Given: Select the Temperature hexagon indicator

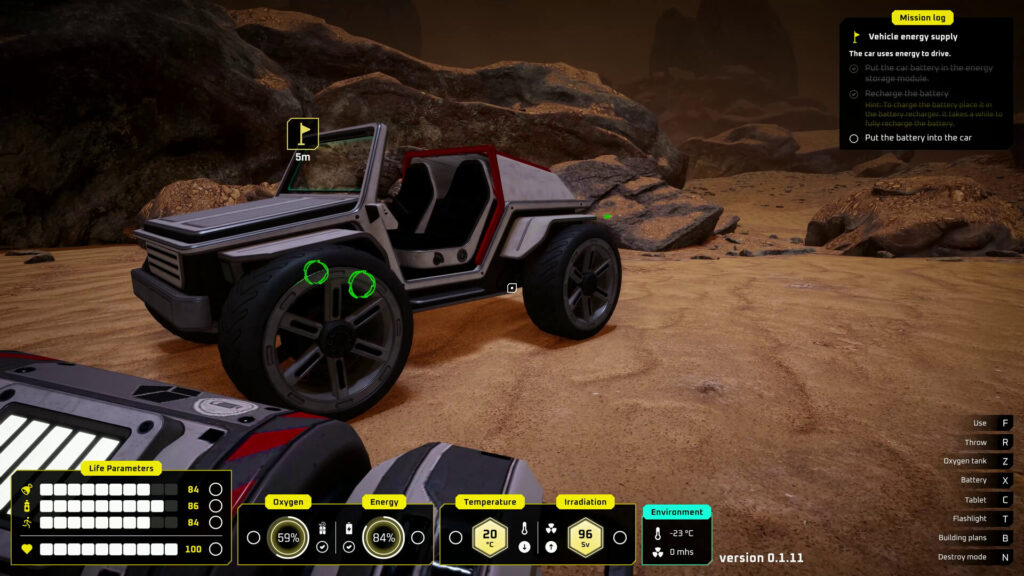Looking at the screenshot, I should tap(490, 537).
